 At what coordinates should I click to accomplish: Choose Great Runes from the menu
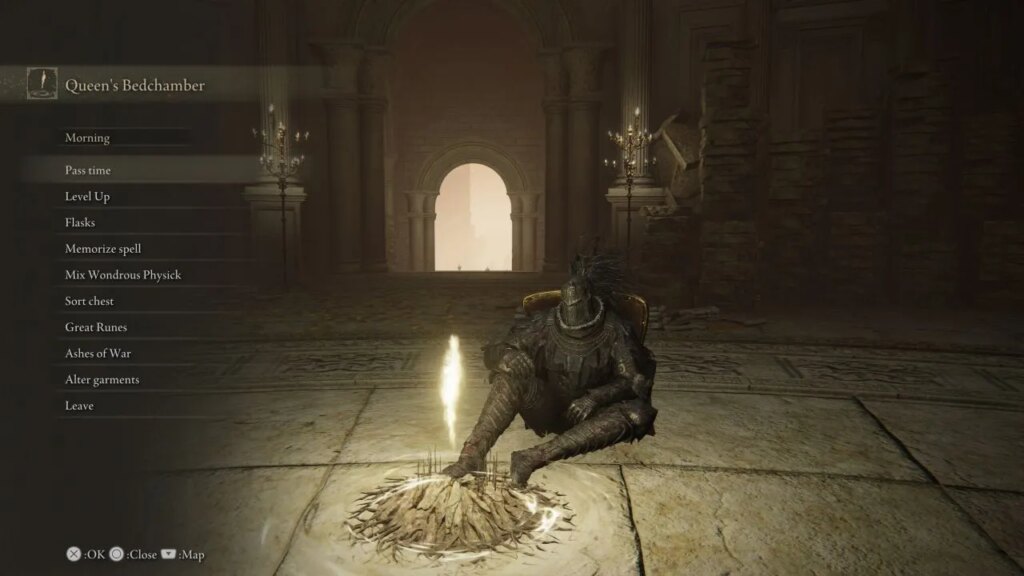96,327
